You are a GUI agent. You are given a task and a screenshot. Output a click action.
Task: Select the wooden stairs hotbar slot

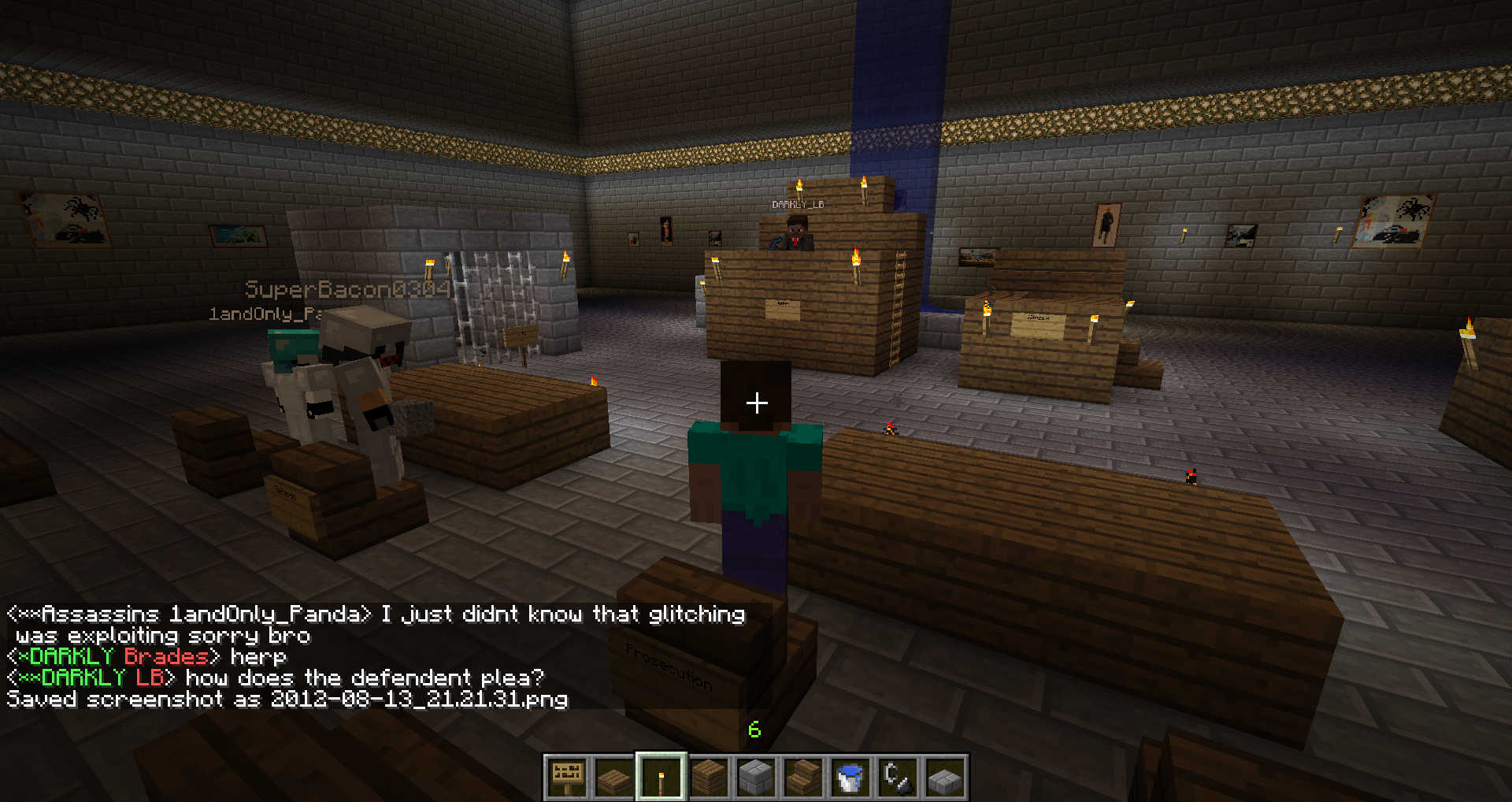803,777
